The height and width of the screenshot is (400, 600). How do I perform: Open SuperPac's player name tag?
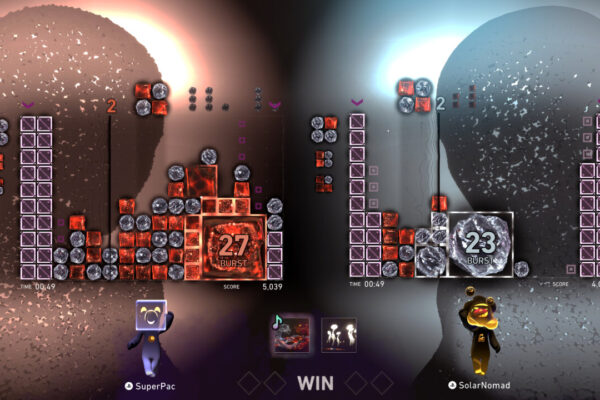(x=153, y=384)
